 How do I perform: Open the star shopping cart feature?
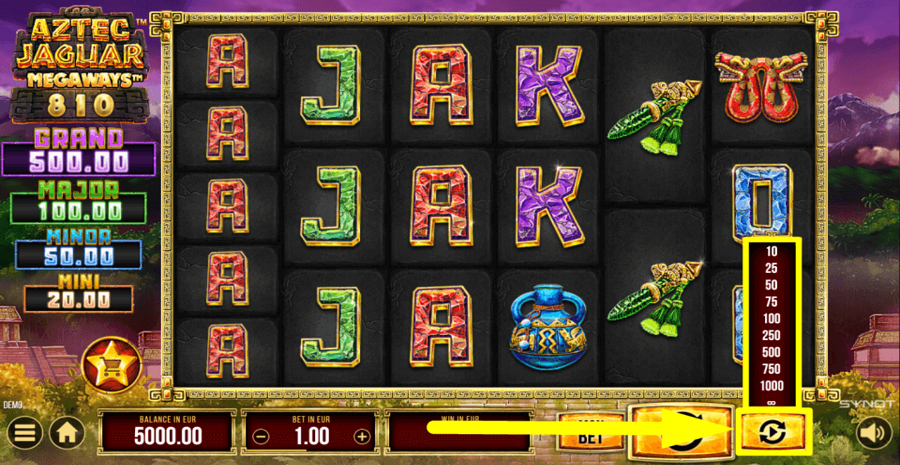click(x=108, y=366)
